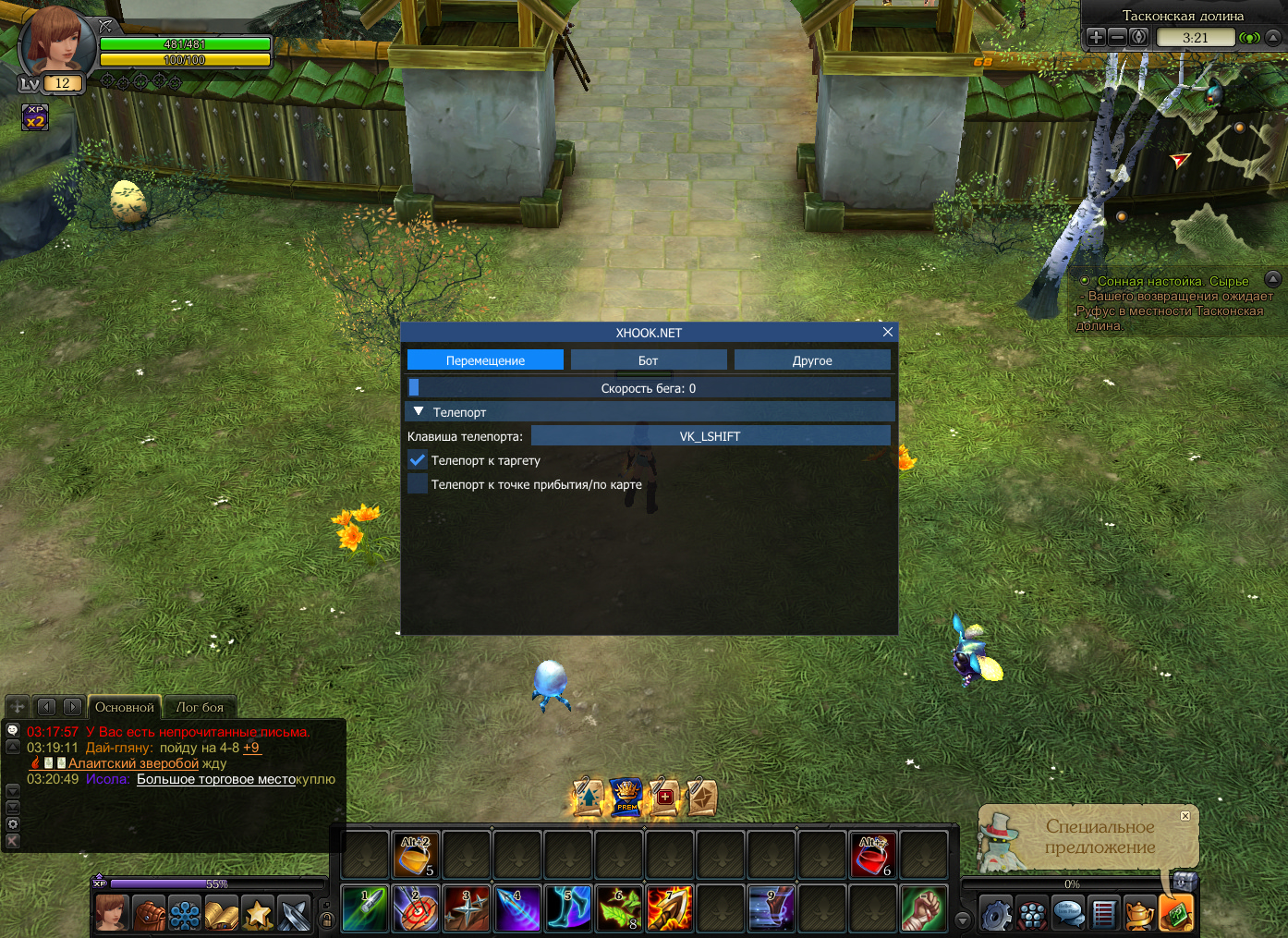
Task: Zoom in the minimap with plus button
Action: point(1096,37)
